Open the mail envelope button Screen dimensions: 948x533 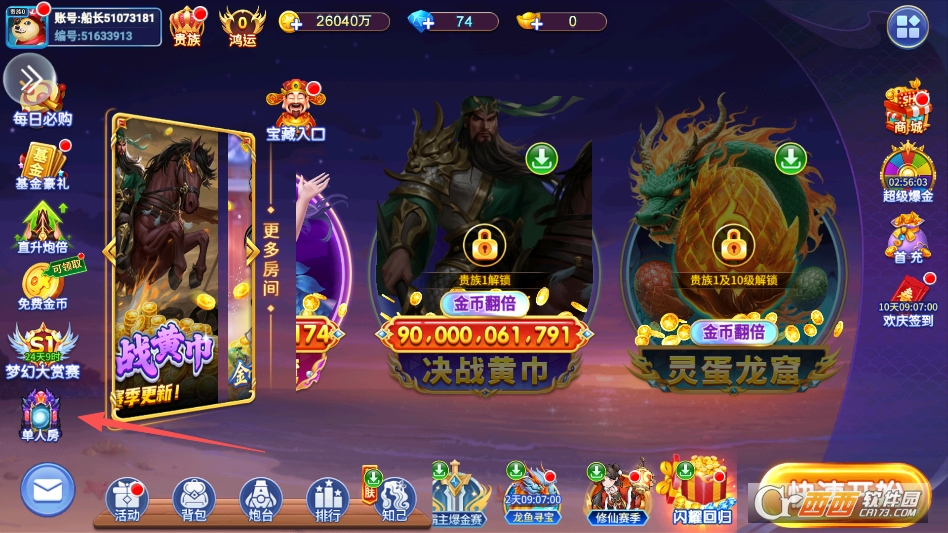click(47, 490)
